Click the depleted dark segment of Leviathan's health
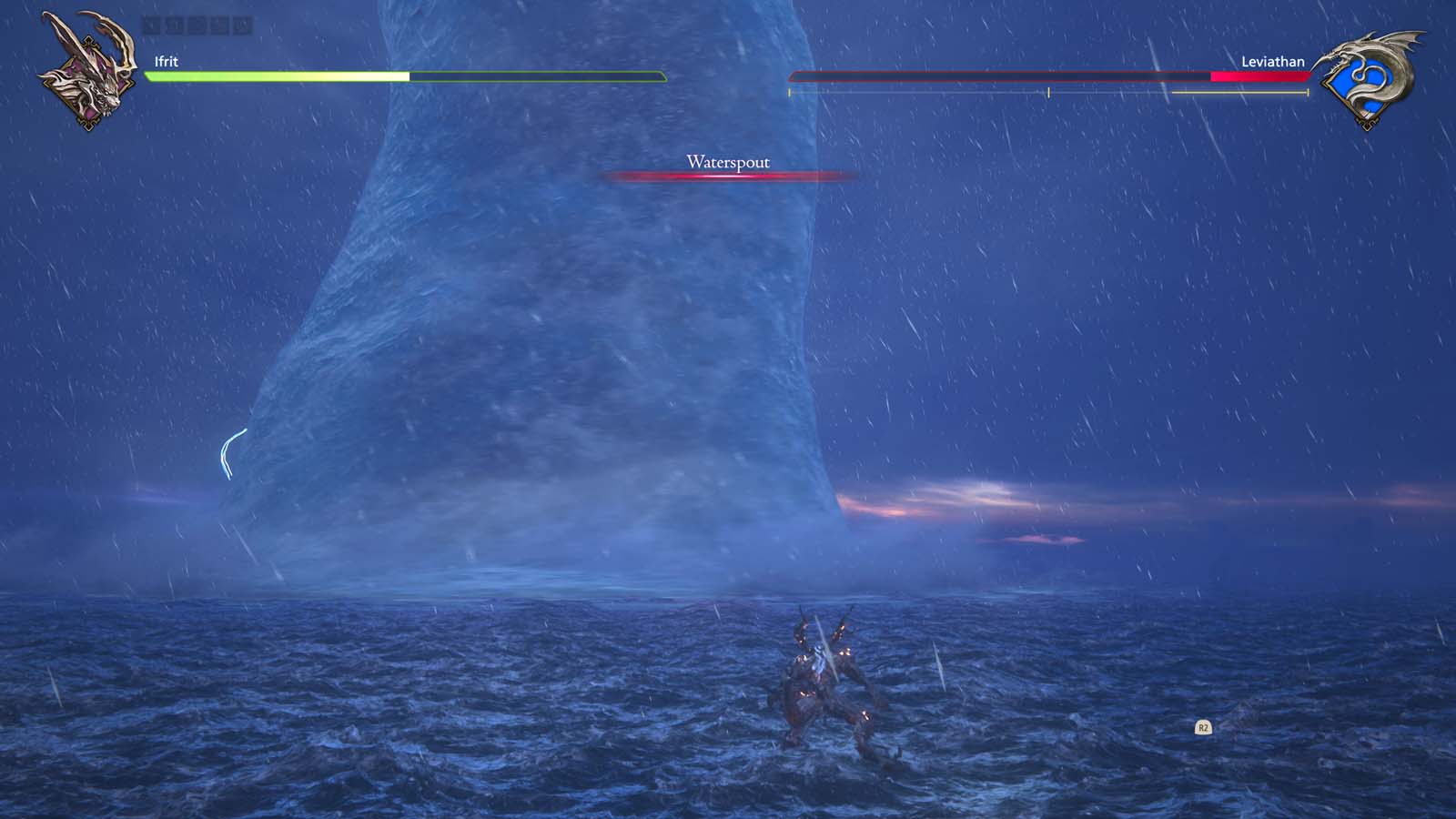The width and height of the screenshot is (1456, 819). (1001, 77)
